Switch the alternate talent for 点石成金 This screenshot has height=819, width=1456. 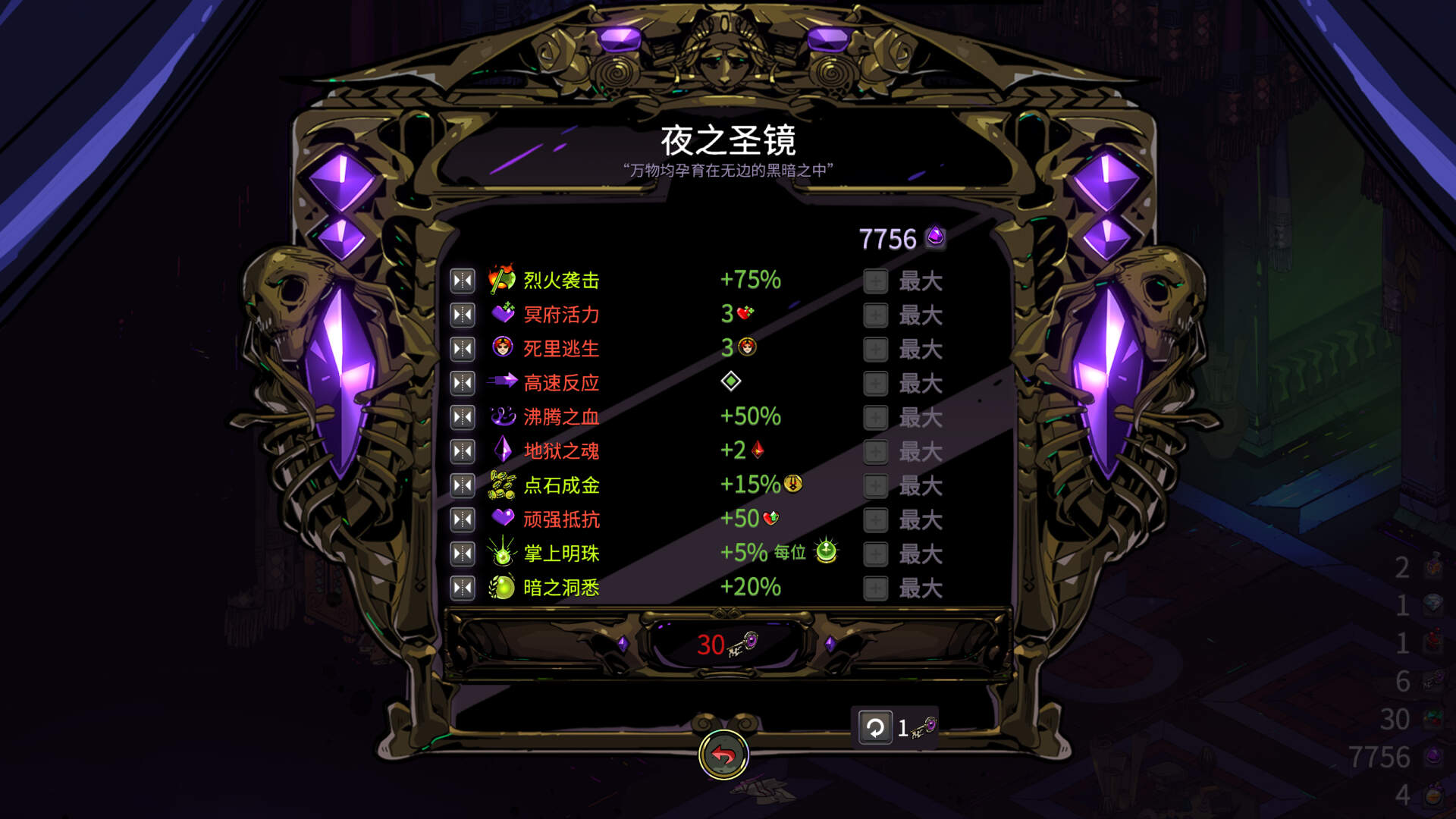click(x=462, y=485)
